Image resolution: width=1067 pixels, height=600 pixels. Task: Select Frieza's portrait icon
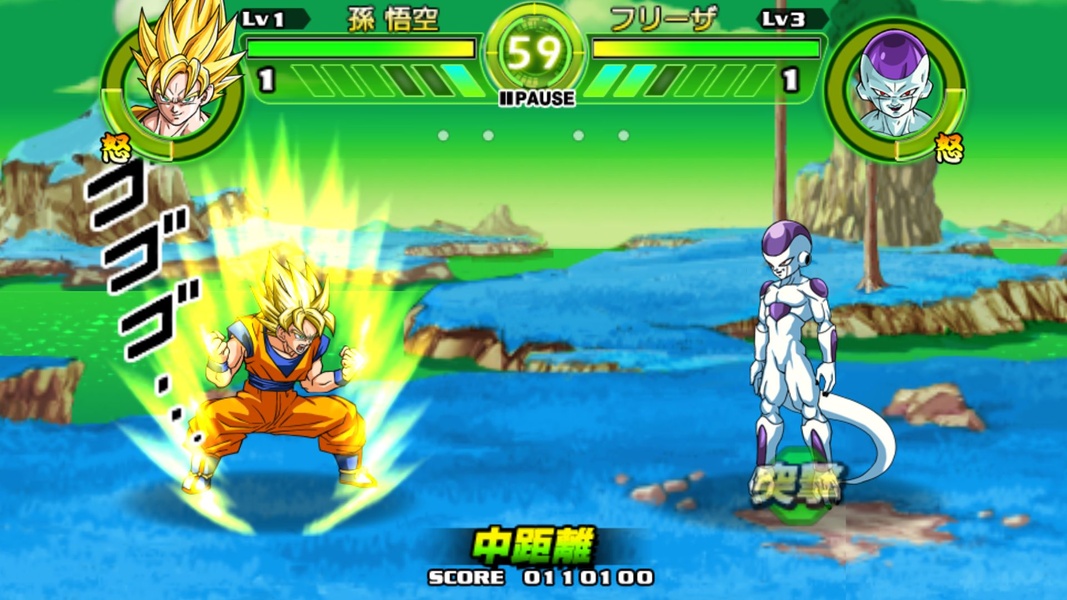[x=894, y=90]
